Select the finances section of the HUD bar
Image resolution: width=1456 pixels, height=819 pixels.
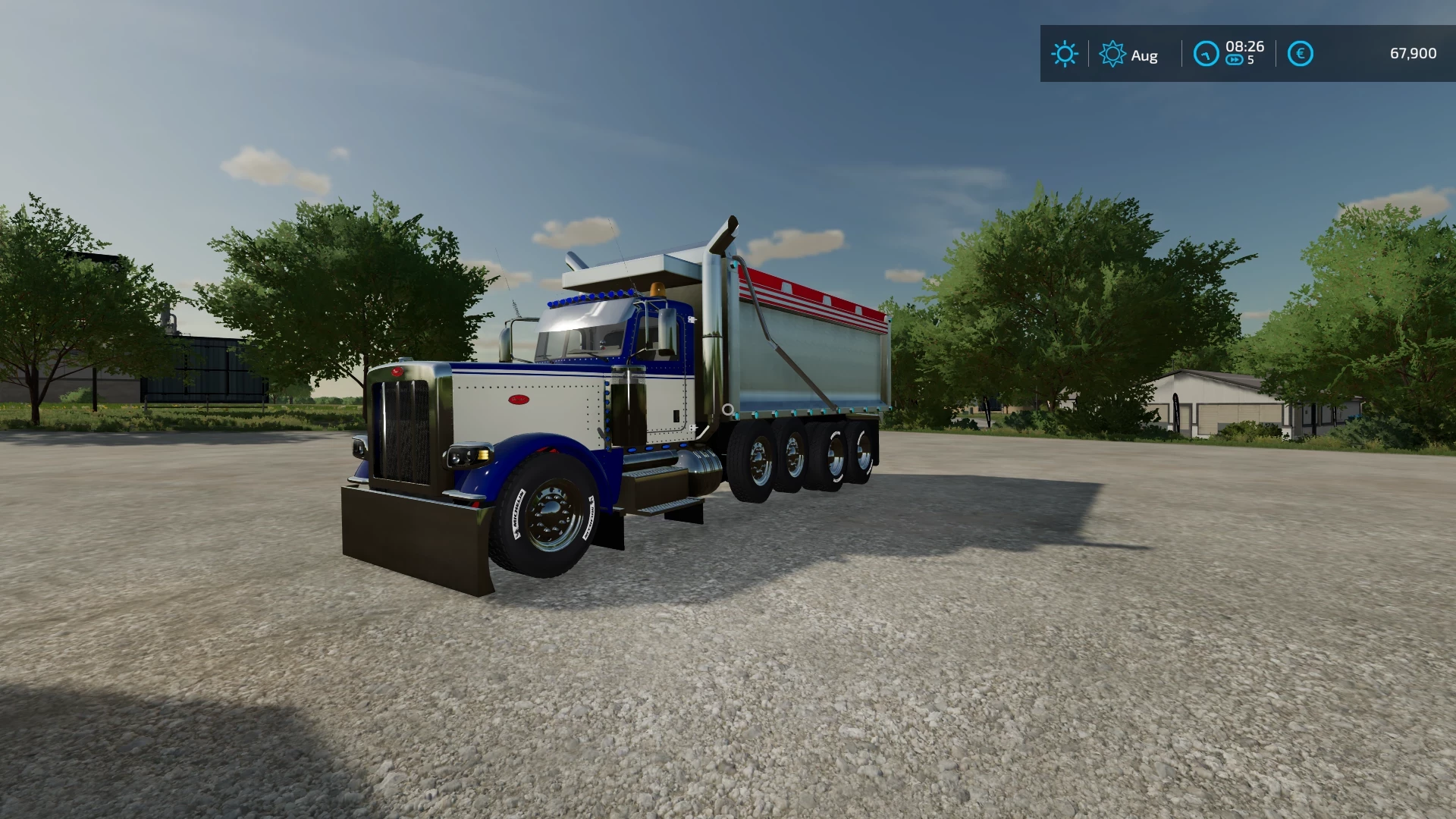point(1357,53)
